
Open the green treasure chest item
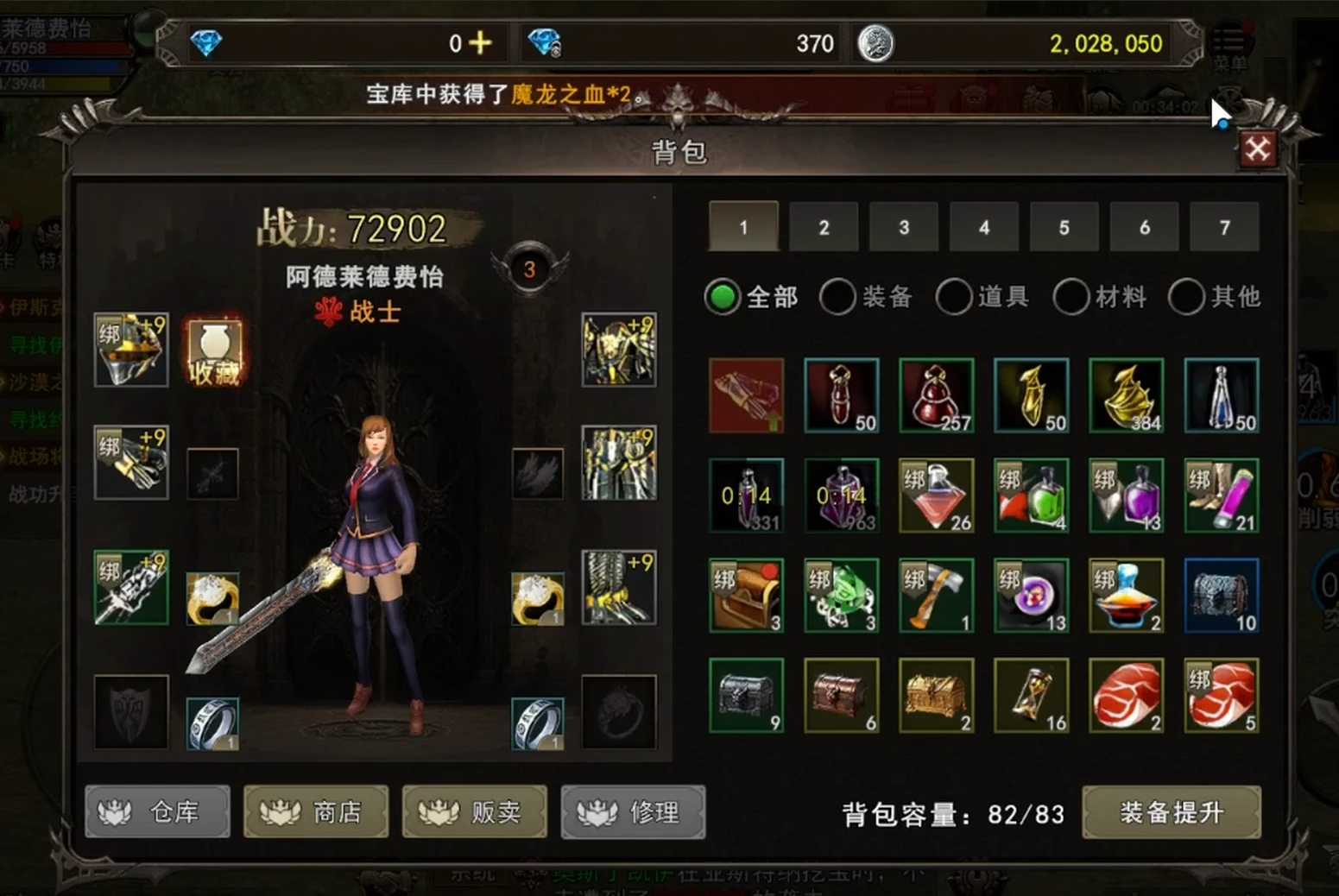[x=747, y=695]
